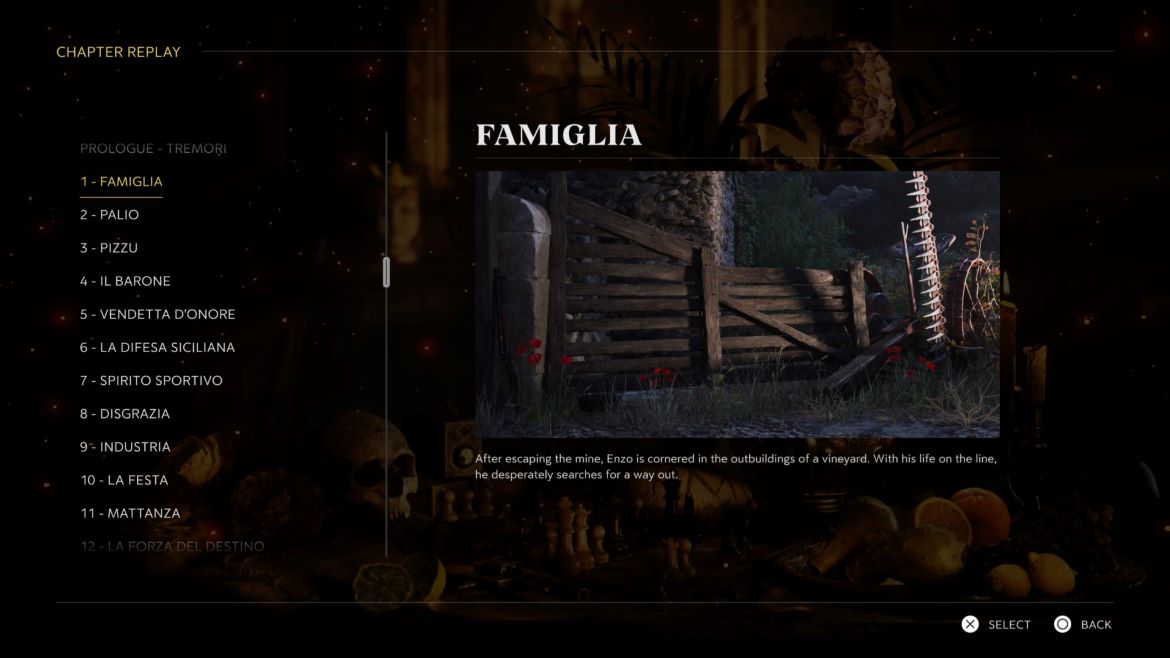Open chapter 8 - Disgrazia
This screenshot has width=1170, height=658.
[125, 413]
